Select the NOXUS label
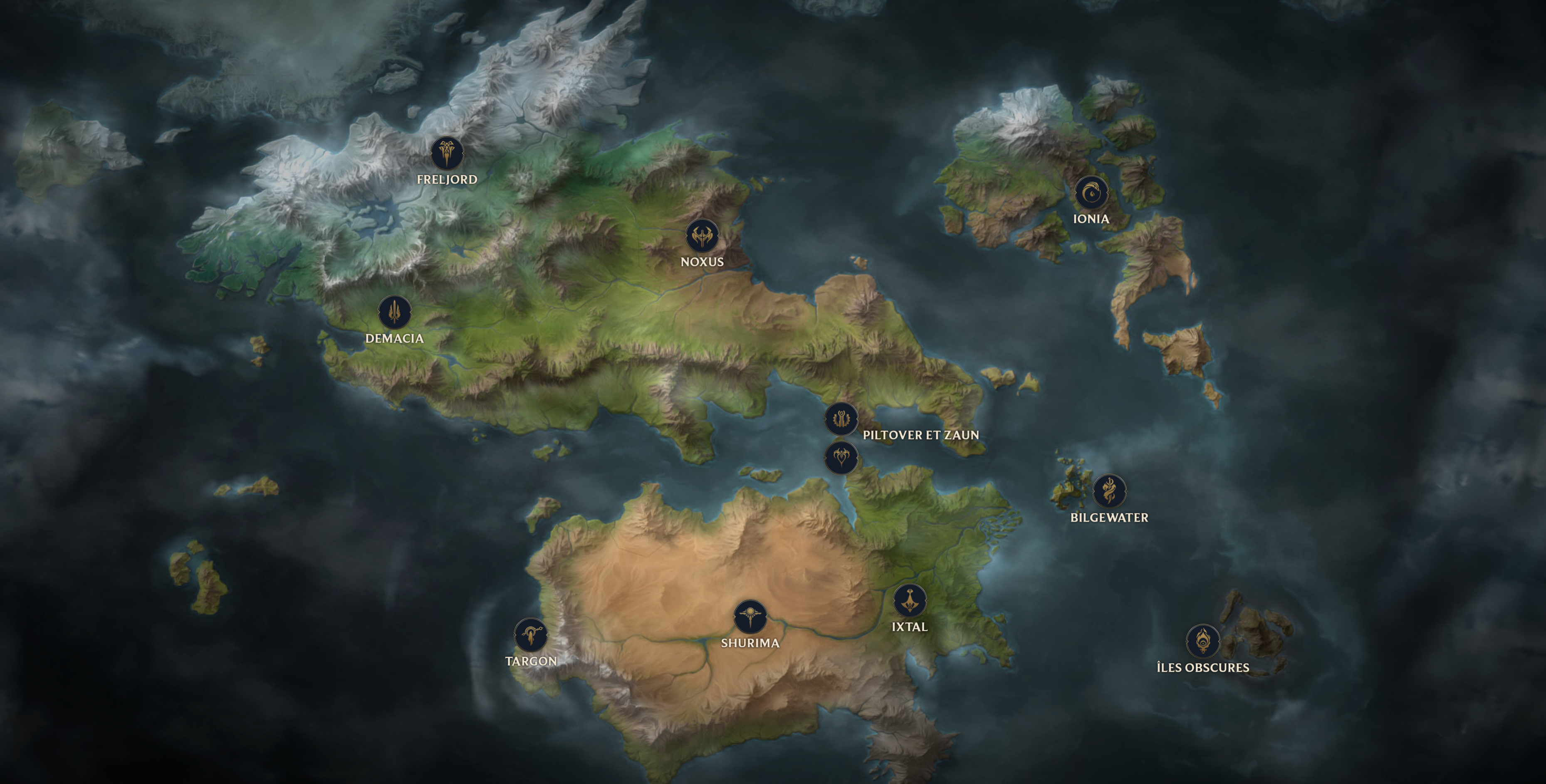 [702, 261]
